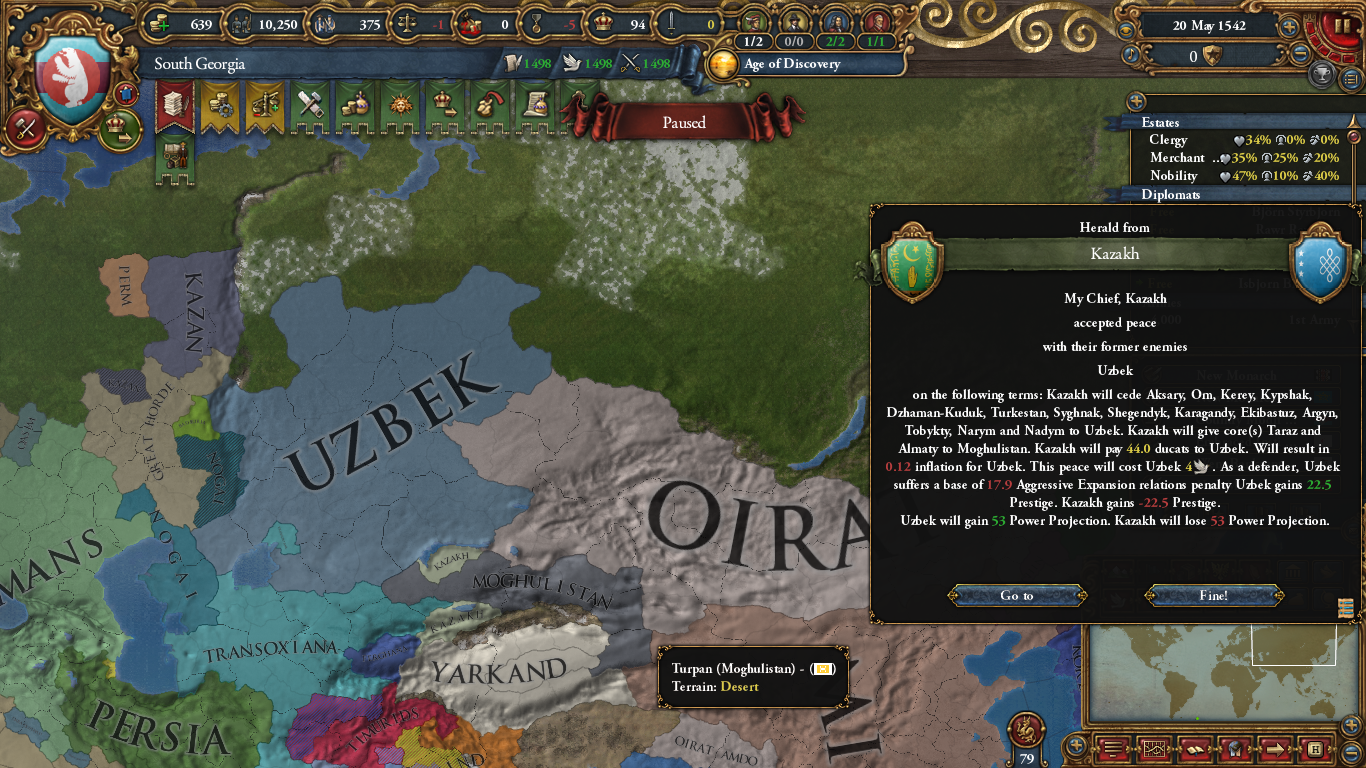Open the in-game Ledger icon
Image resolution: width=1366 pixels, height=768 pixels.
[x=1112, y=748]
